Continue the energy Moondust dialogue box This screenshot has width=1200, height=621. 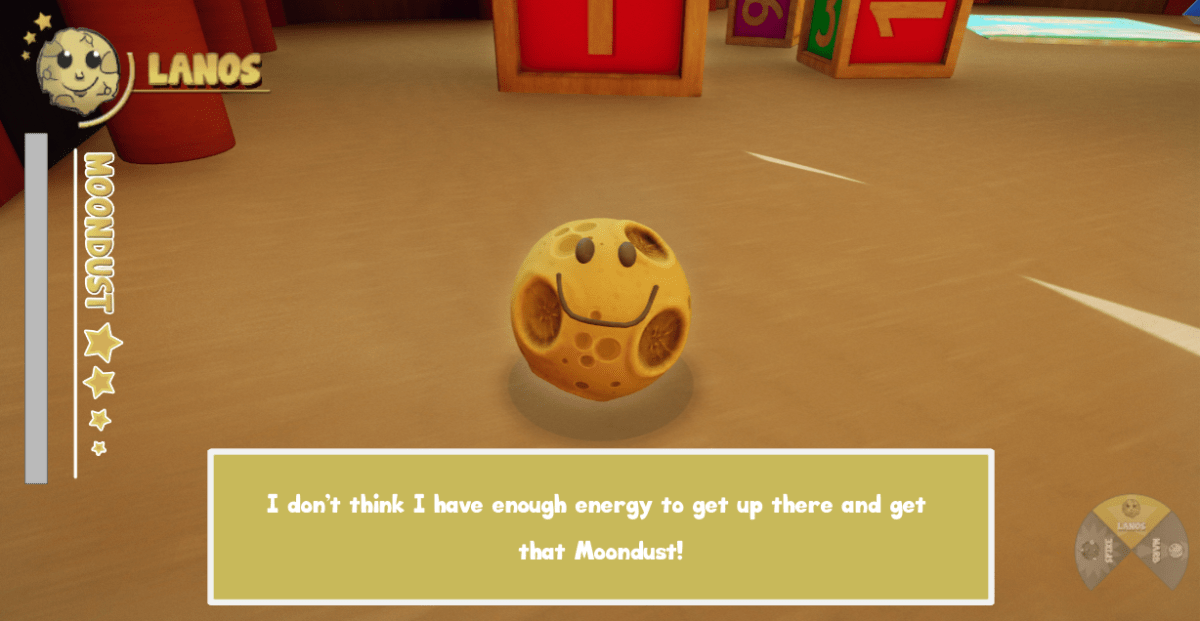(x=600, y=527)
